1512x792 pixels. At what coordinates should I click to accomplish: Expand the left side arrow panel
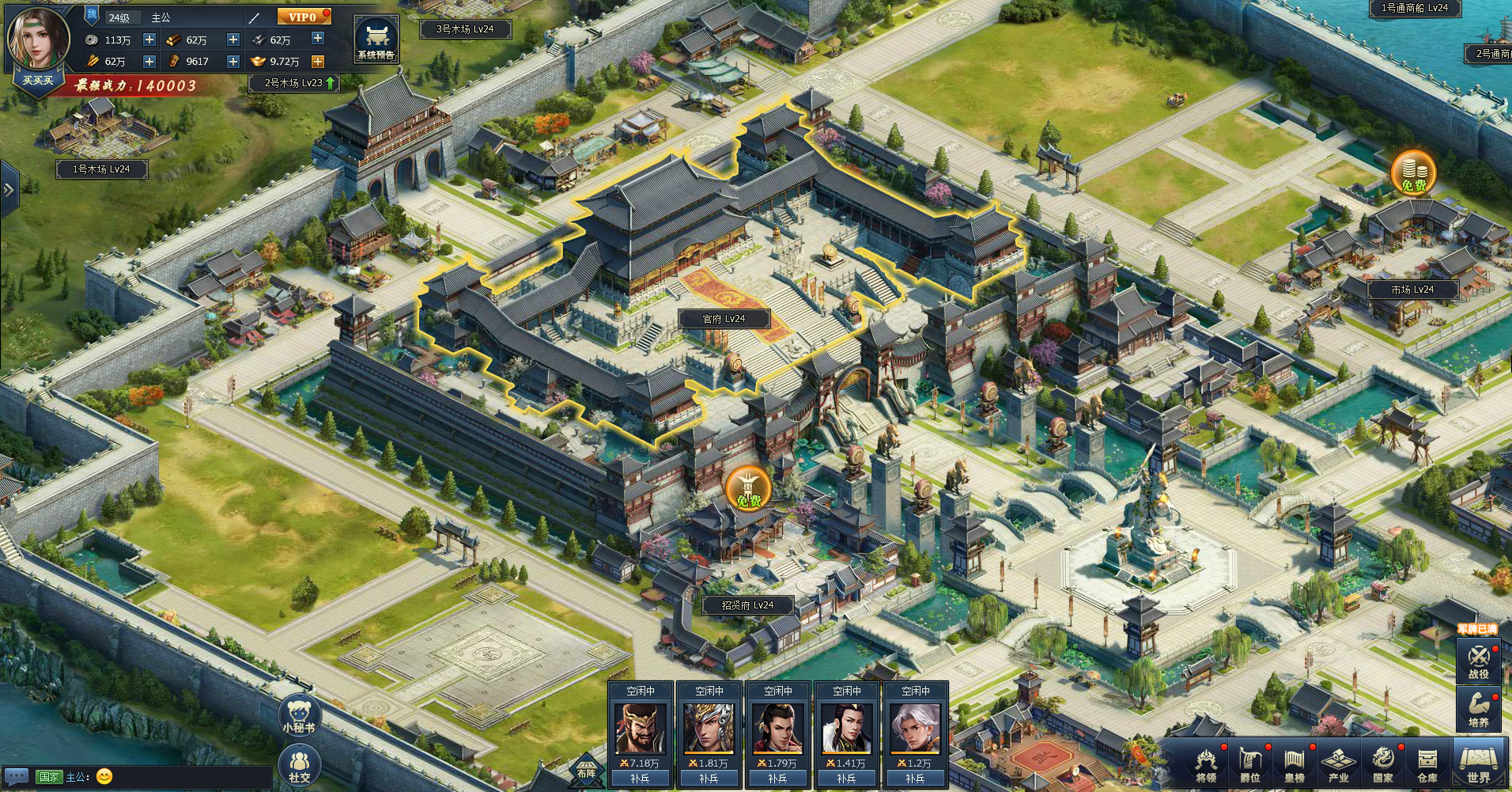pos(9,190)
